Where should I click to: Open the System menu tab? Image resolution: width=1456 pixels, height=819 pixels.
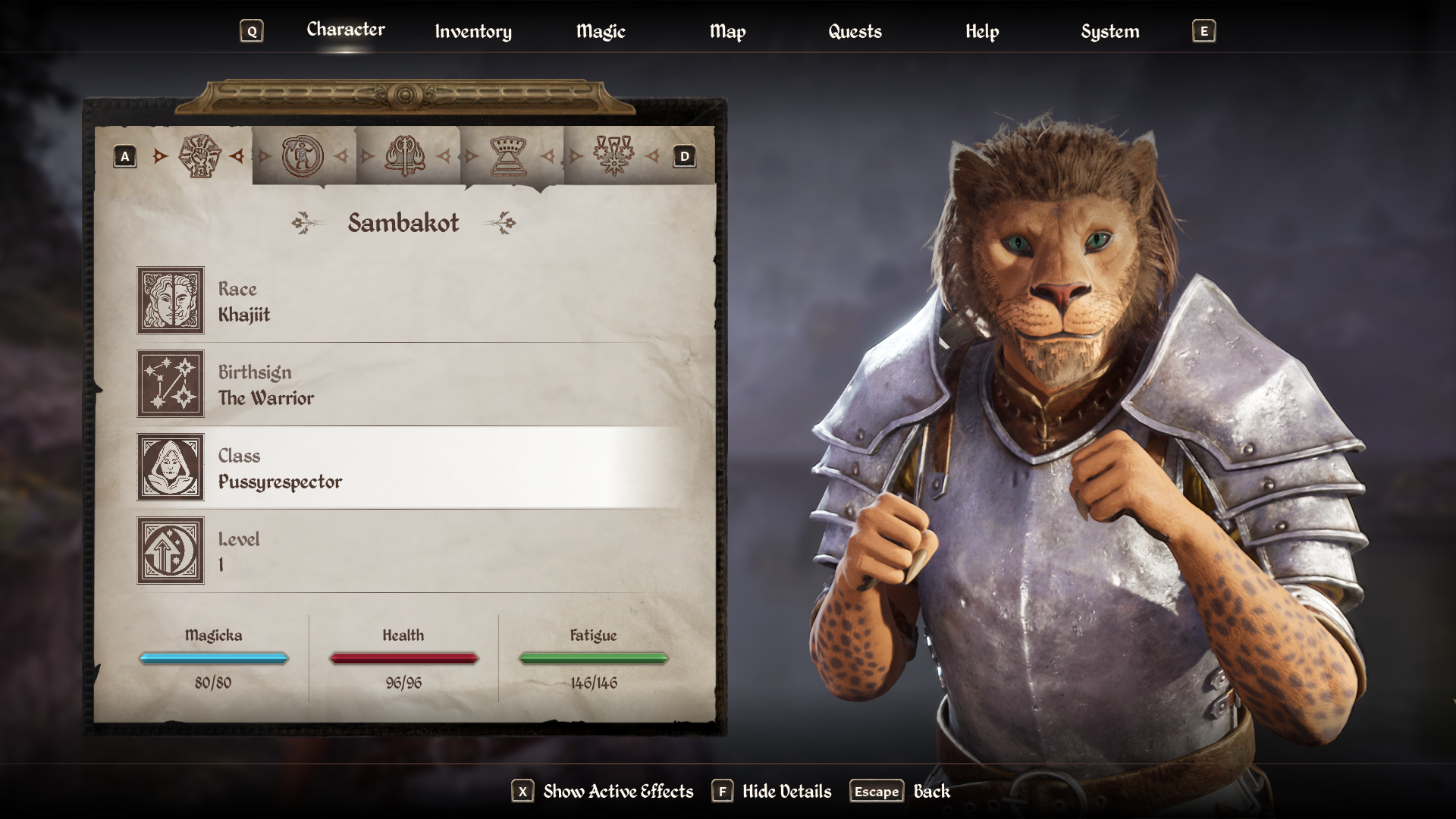[x=1110, y=32]
